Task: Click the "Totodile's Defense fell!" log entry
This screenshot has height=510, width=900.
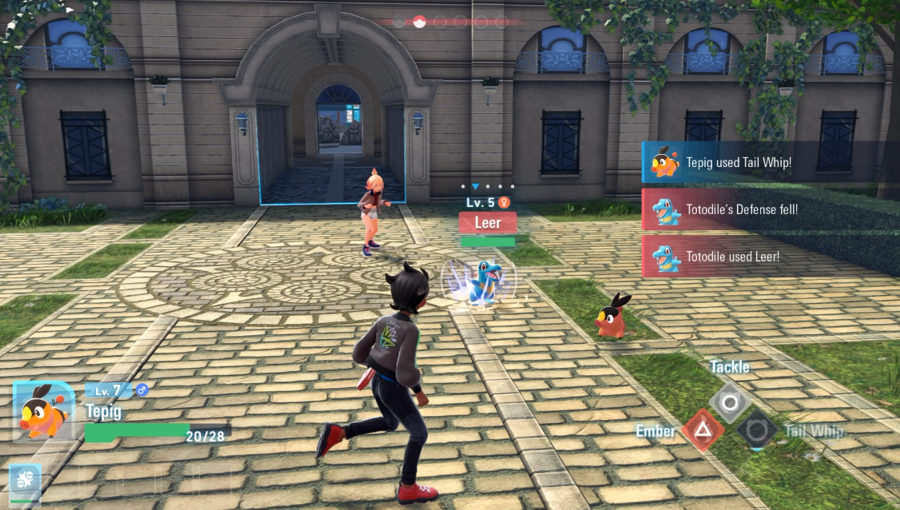Action: point(770,210)
